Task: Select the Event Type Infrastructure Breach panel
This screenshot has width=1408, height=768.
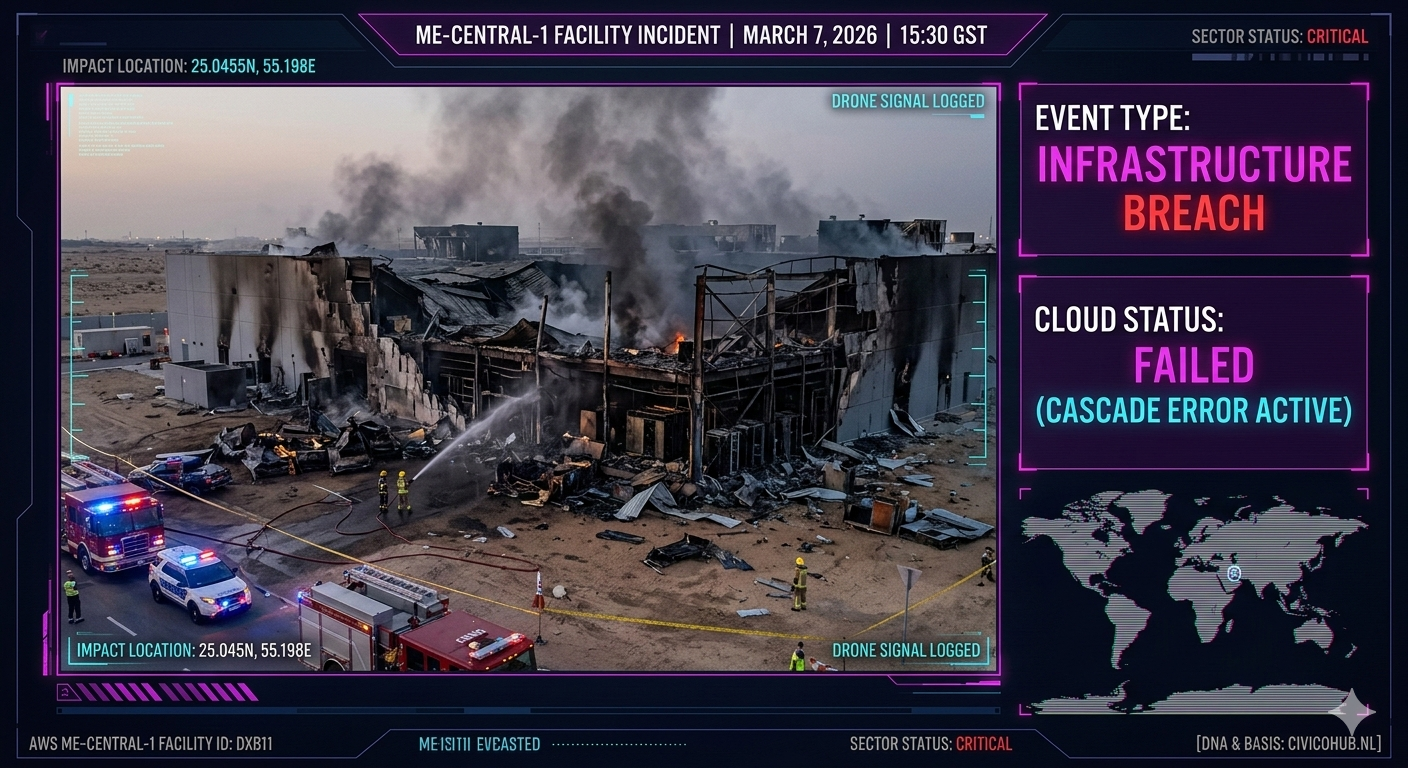Action: point(1193,170)
